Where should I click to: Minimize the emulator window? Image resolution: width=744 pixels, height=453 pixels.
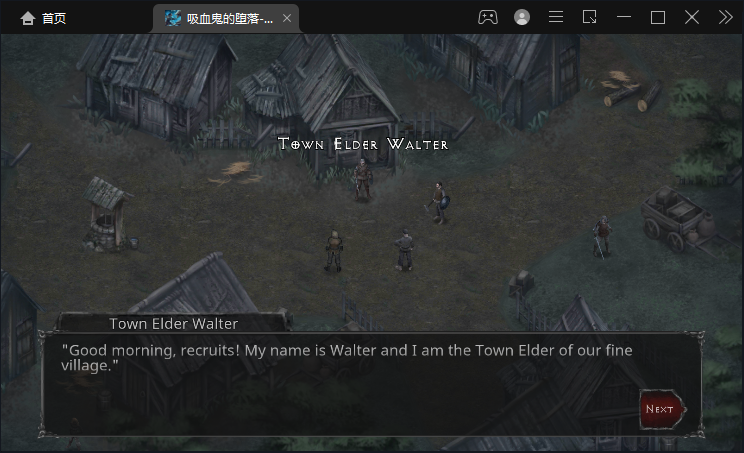[624, 17]
